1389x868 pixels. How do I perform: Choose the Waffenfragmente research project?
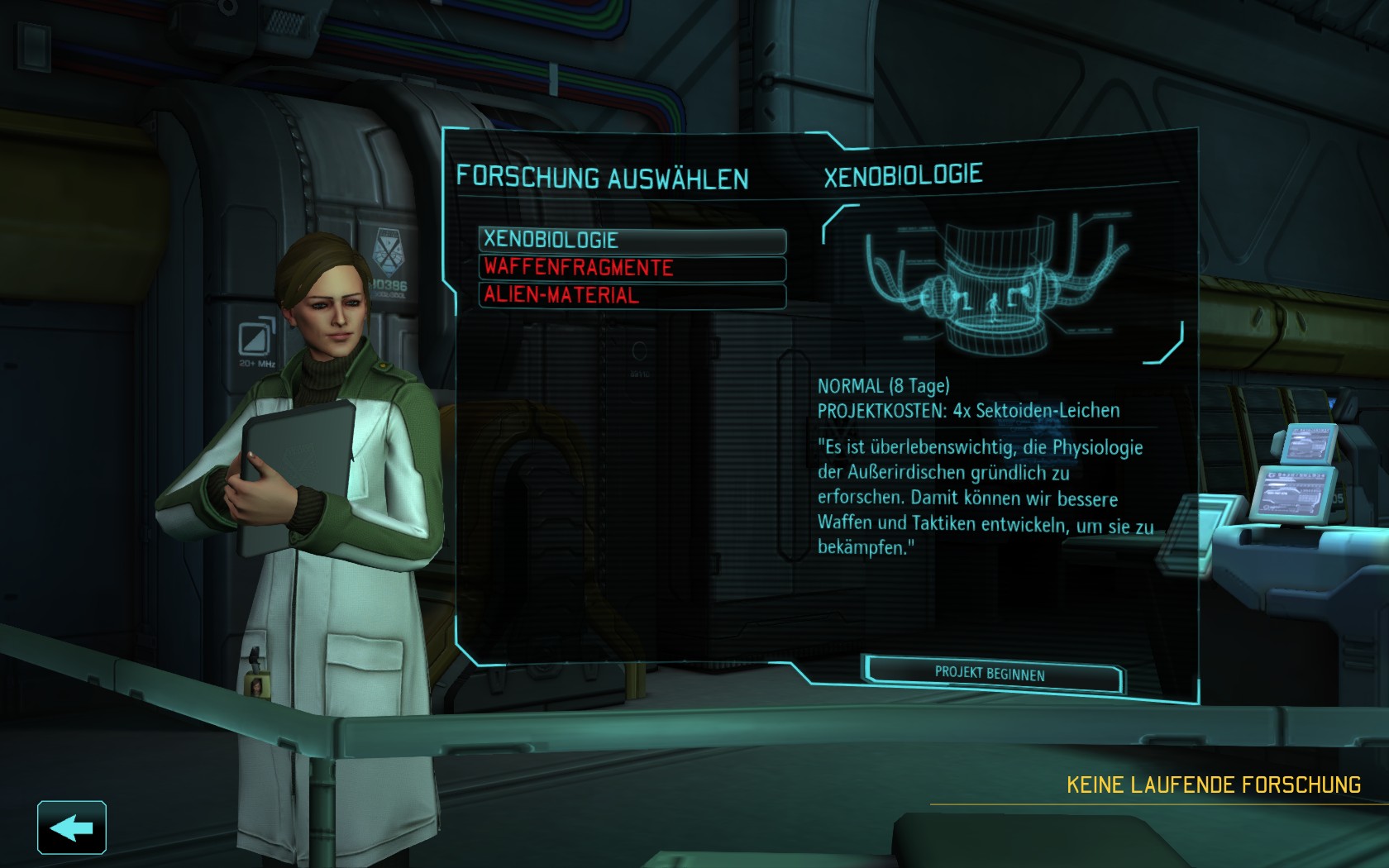(632, 268)
